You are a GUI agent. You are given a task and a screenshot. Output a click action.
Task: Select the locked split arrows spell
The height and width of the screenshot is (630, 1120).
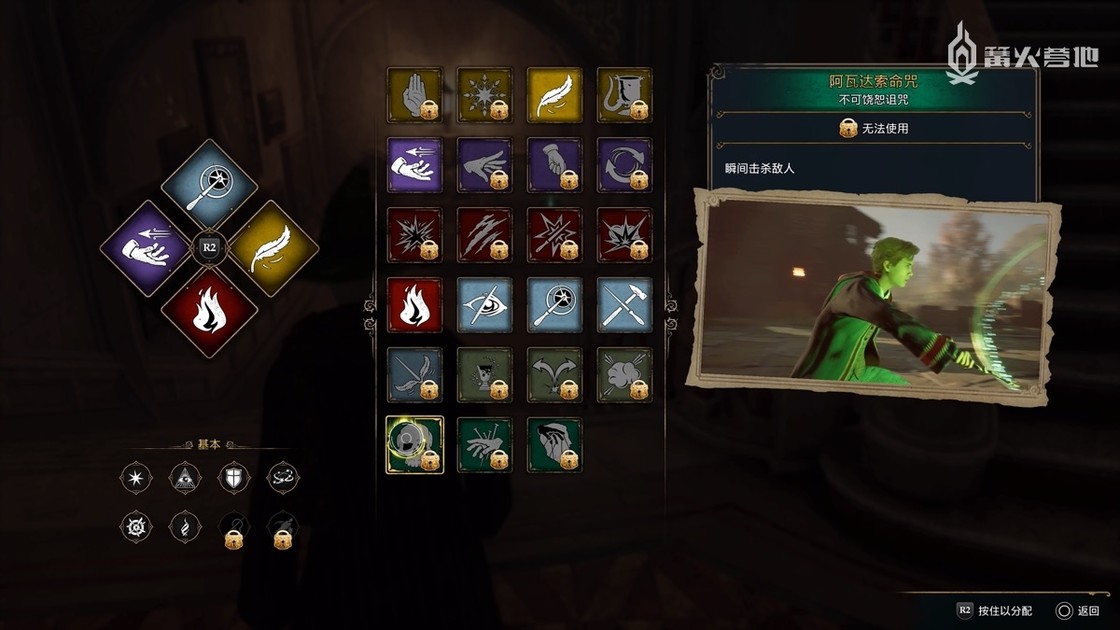click(x=554, y=375)
